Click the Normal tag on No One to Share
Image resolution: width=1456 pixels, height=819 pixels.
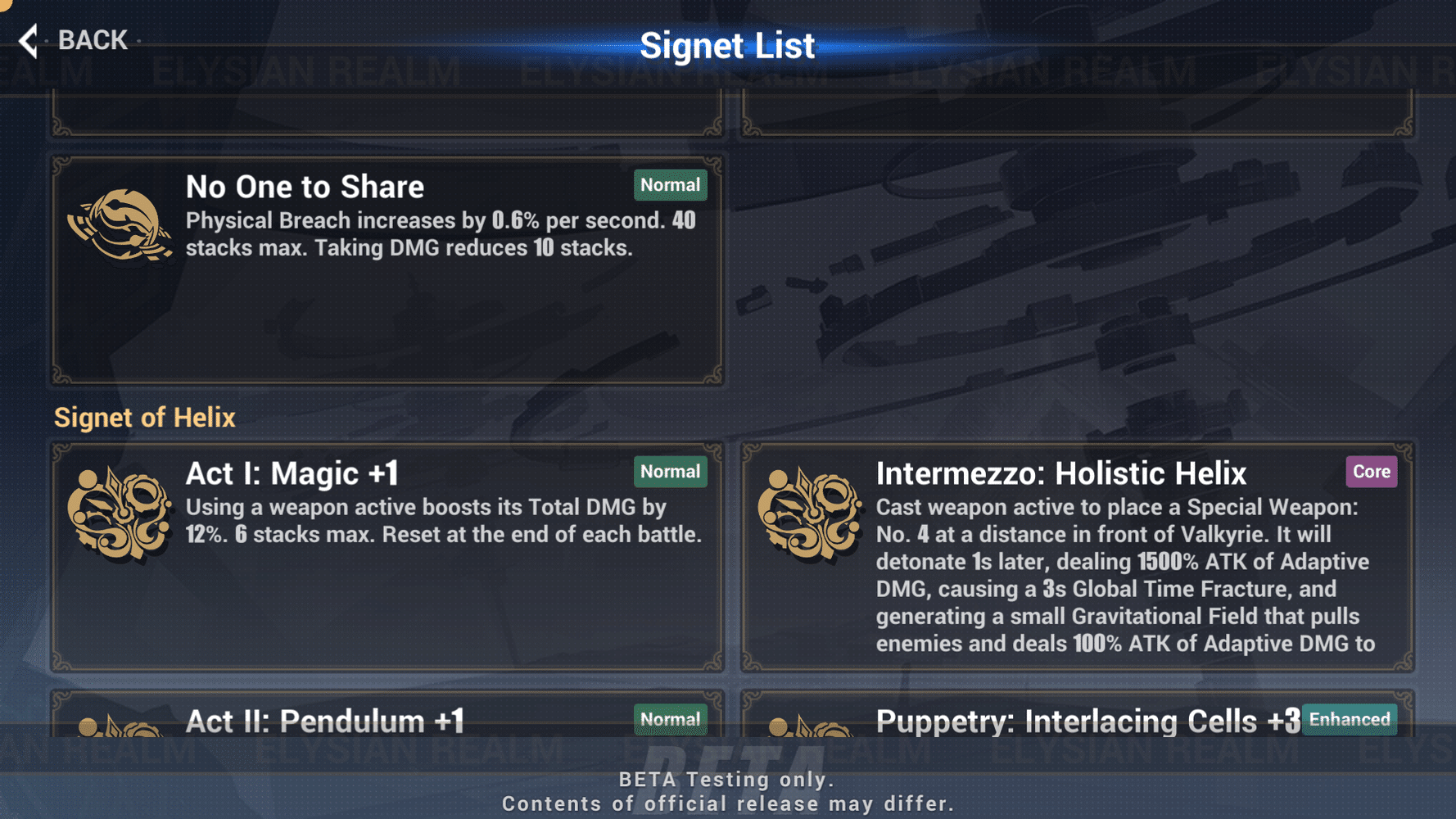pos(670,185)
